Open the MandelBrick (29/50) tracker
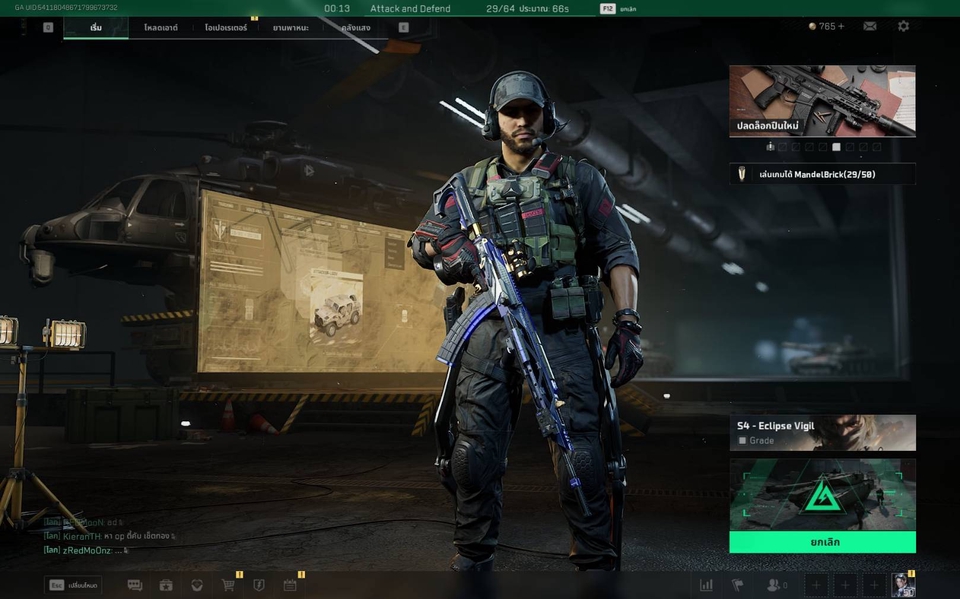The image size is (960, 599). (x=822, y=174)
